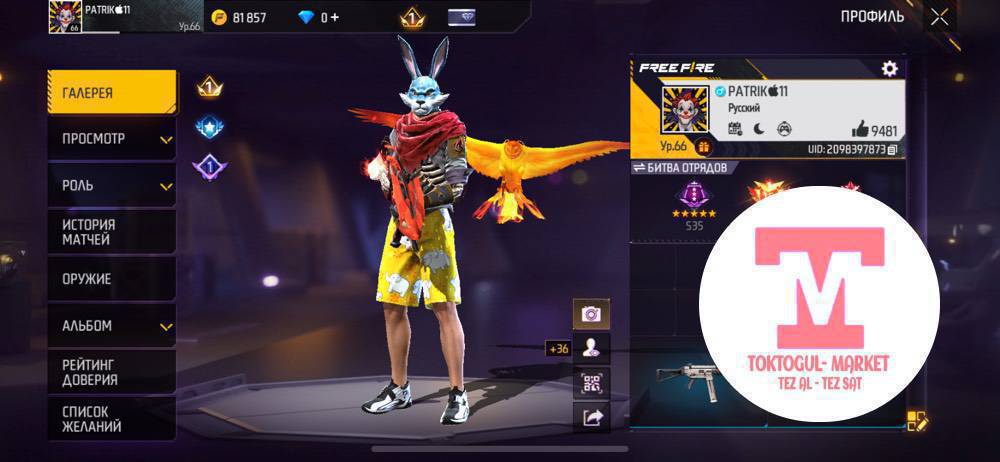Show the РЕЙТИНГ ДОВЕРИЯ trust rating
This screenshot has height=462, width=1000.
110,372
